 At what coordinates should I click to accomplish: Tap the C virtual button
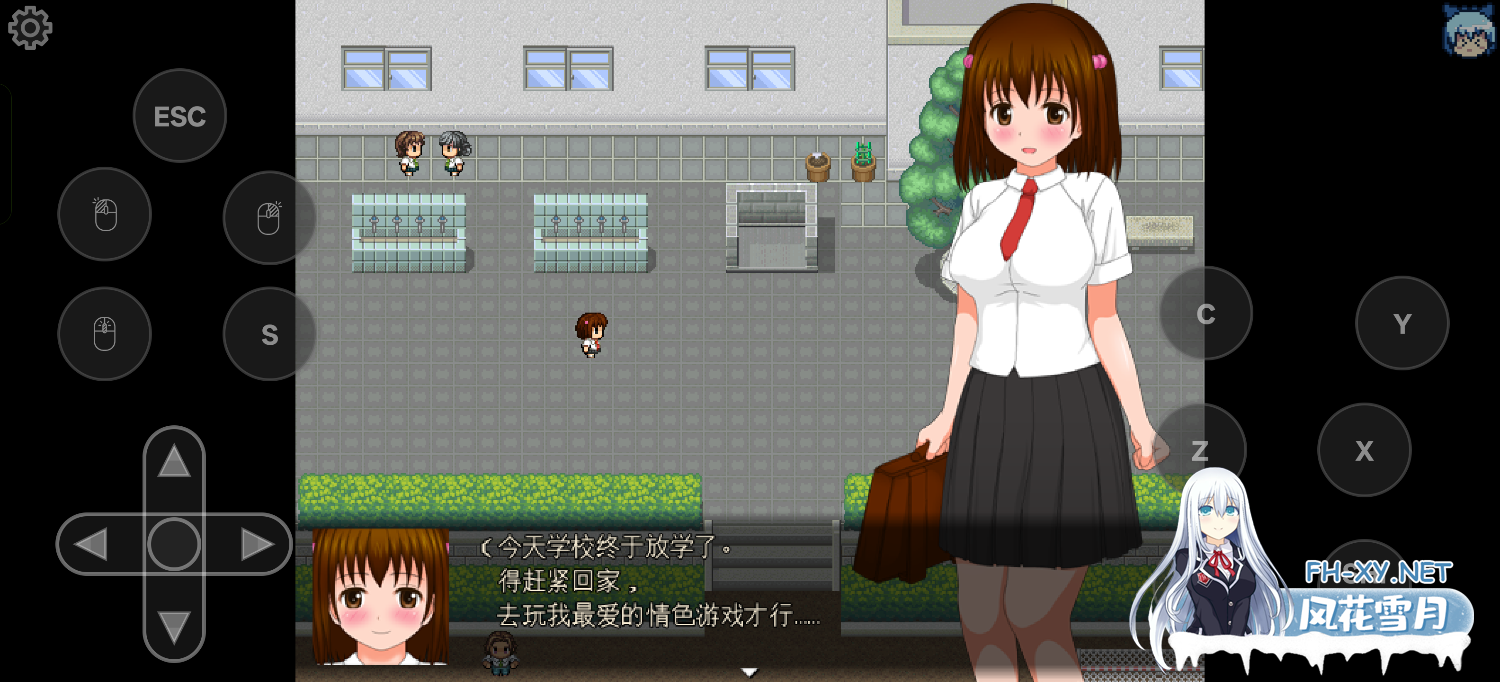tap(1206, 314)
